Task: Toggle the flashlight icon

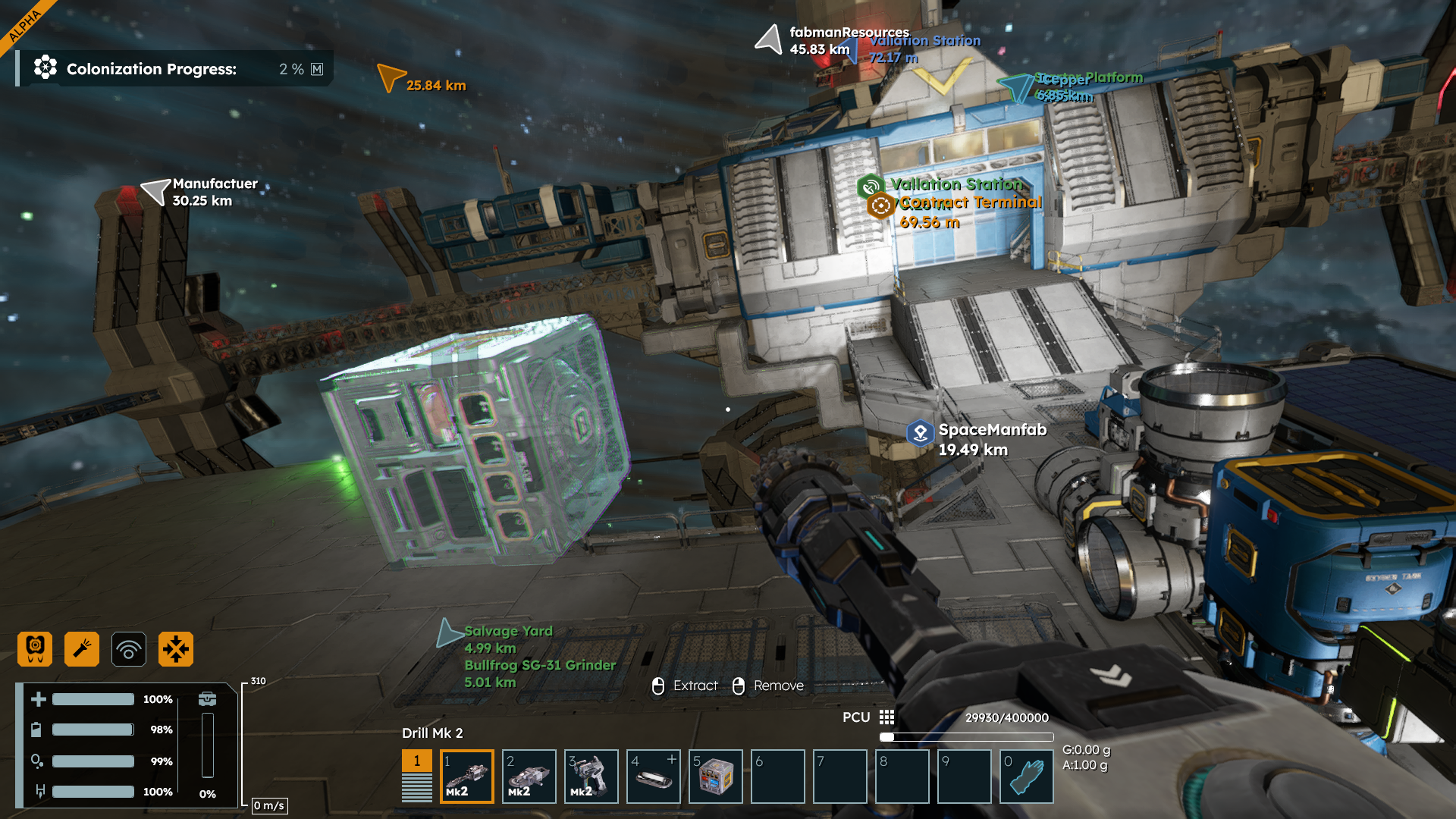Action: click(82, 649)
